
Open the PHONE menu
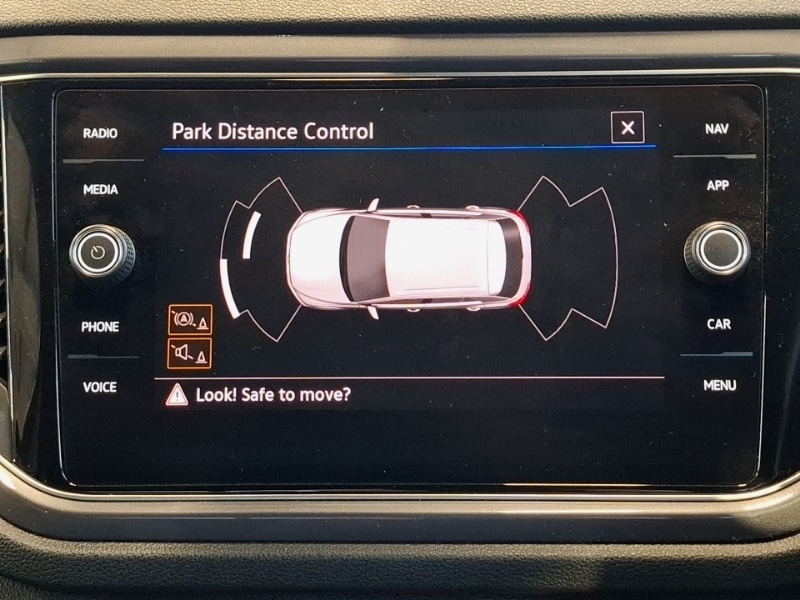click(100, 327)
